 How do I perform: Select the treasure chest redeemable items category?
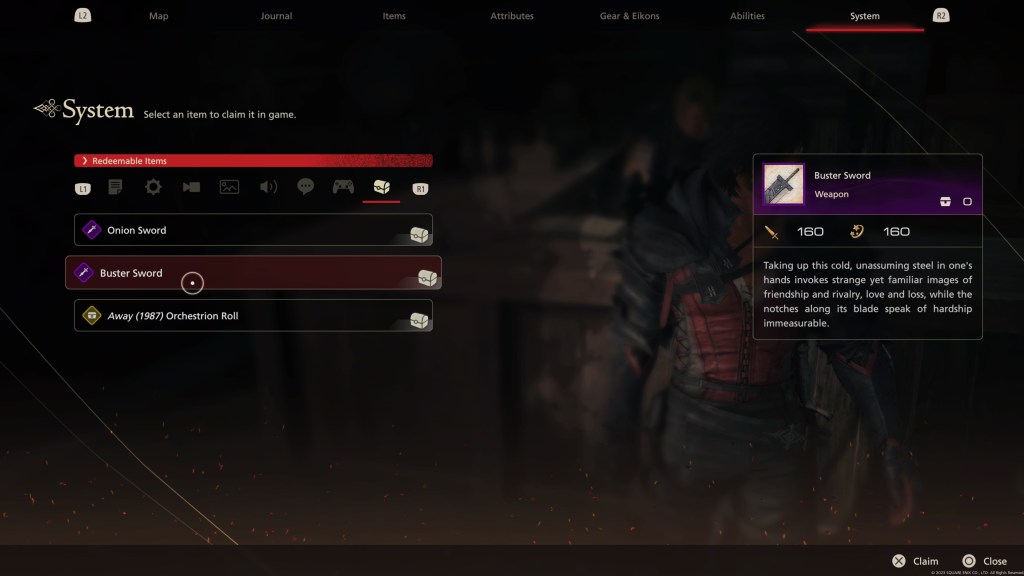(x=382, y=187)
